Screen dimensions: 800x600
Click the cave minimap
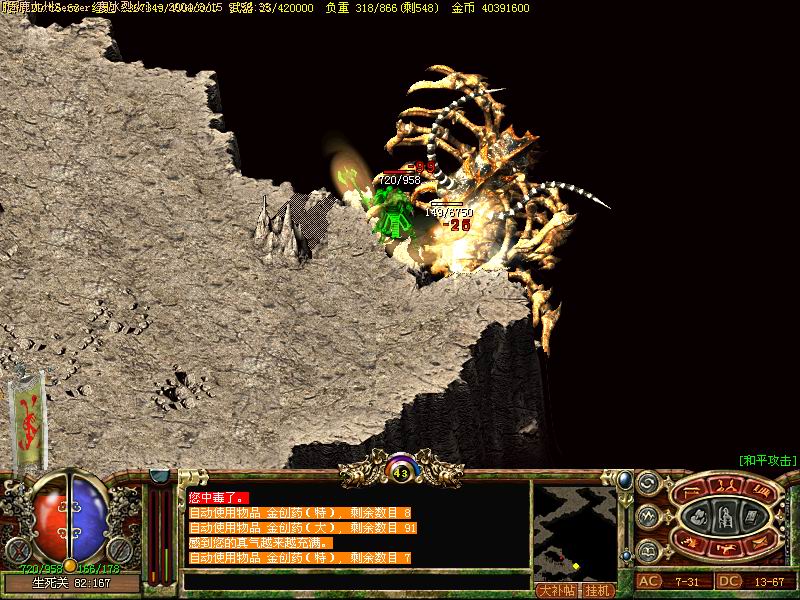(x=574, y=530)
